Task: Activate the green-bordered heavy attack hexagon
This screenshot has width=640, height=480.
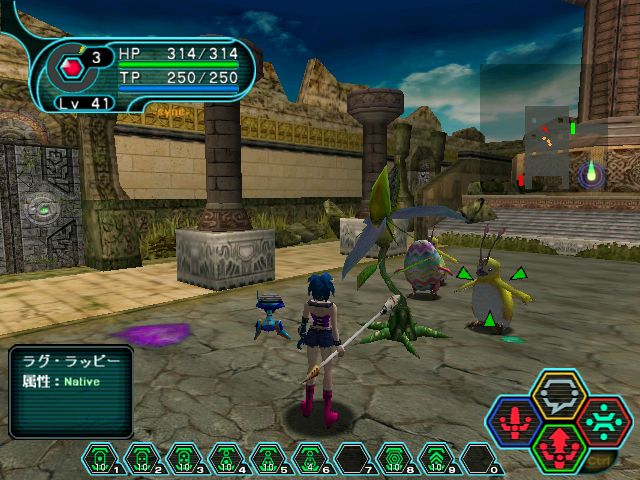Action: (x=558, y=446)
